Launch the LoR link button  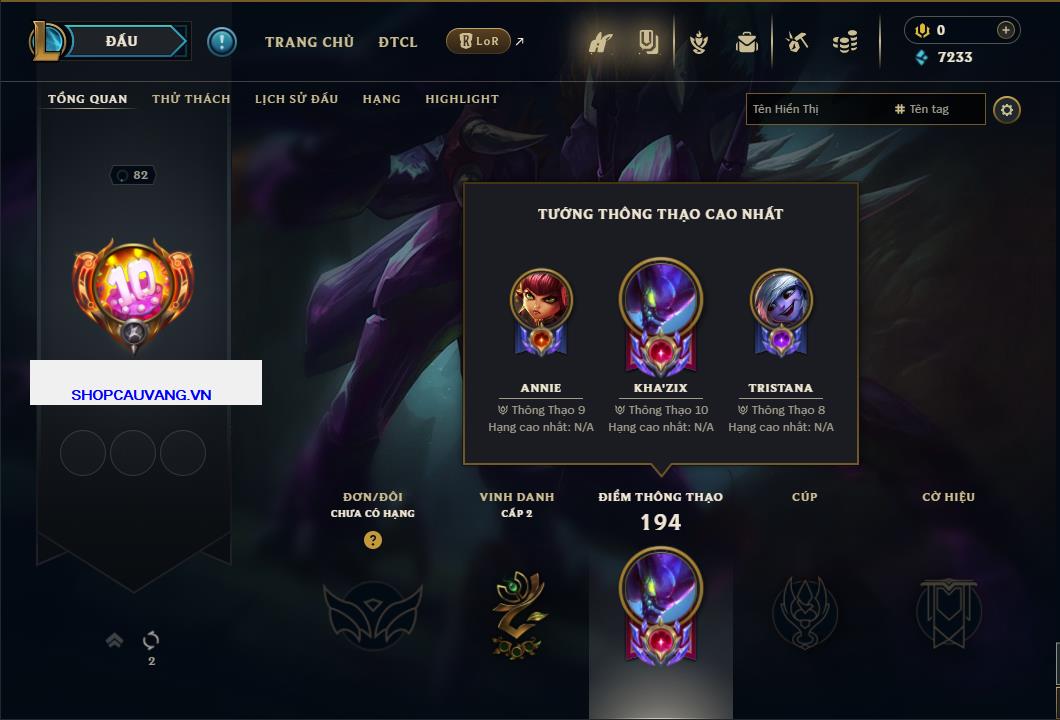click(x=479, y=41)
